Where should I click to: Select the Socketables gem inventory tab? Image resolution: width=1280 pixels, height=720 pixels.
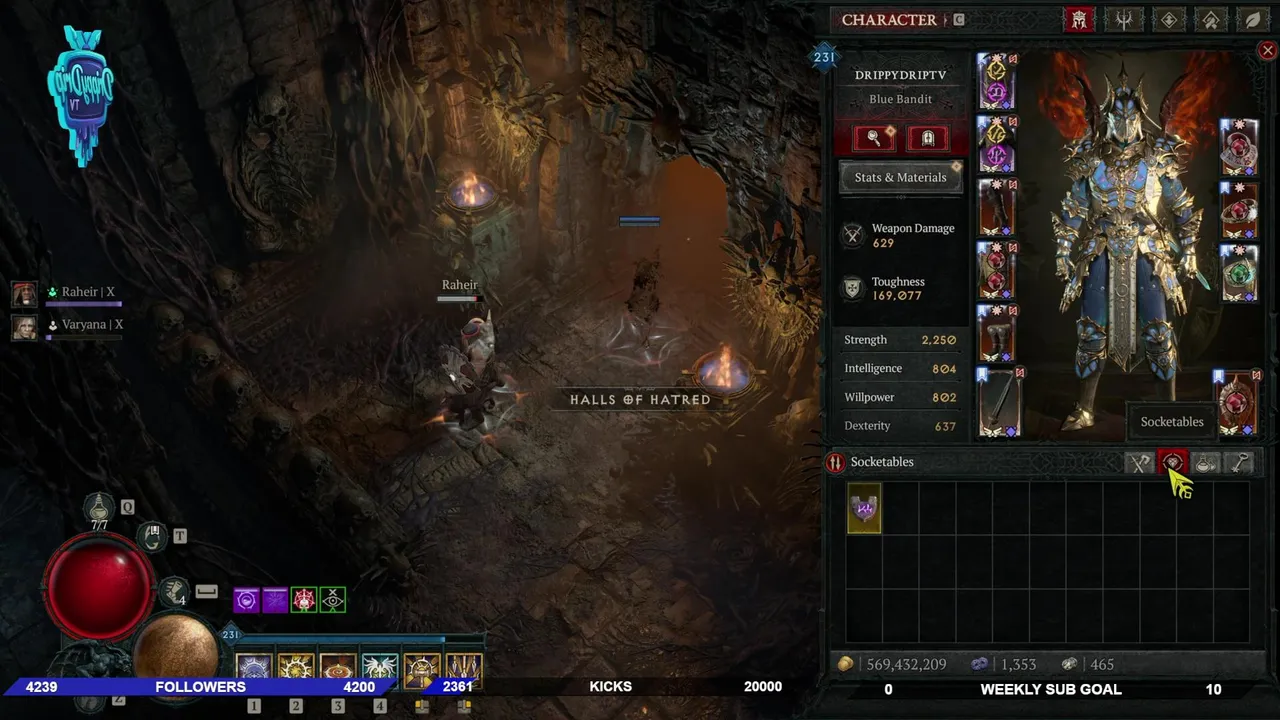1172,462
